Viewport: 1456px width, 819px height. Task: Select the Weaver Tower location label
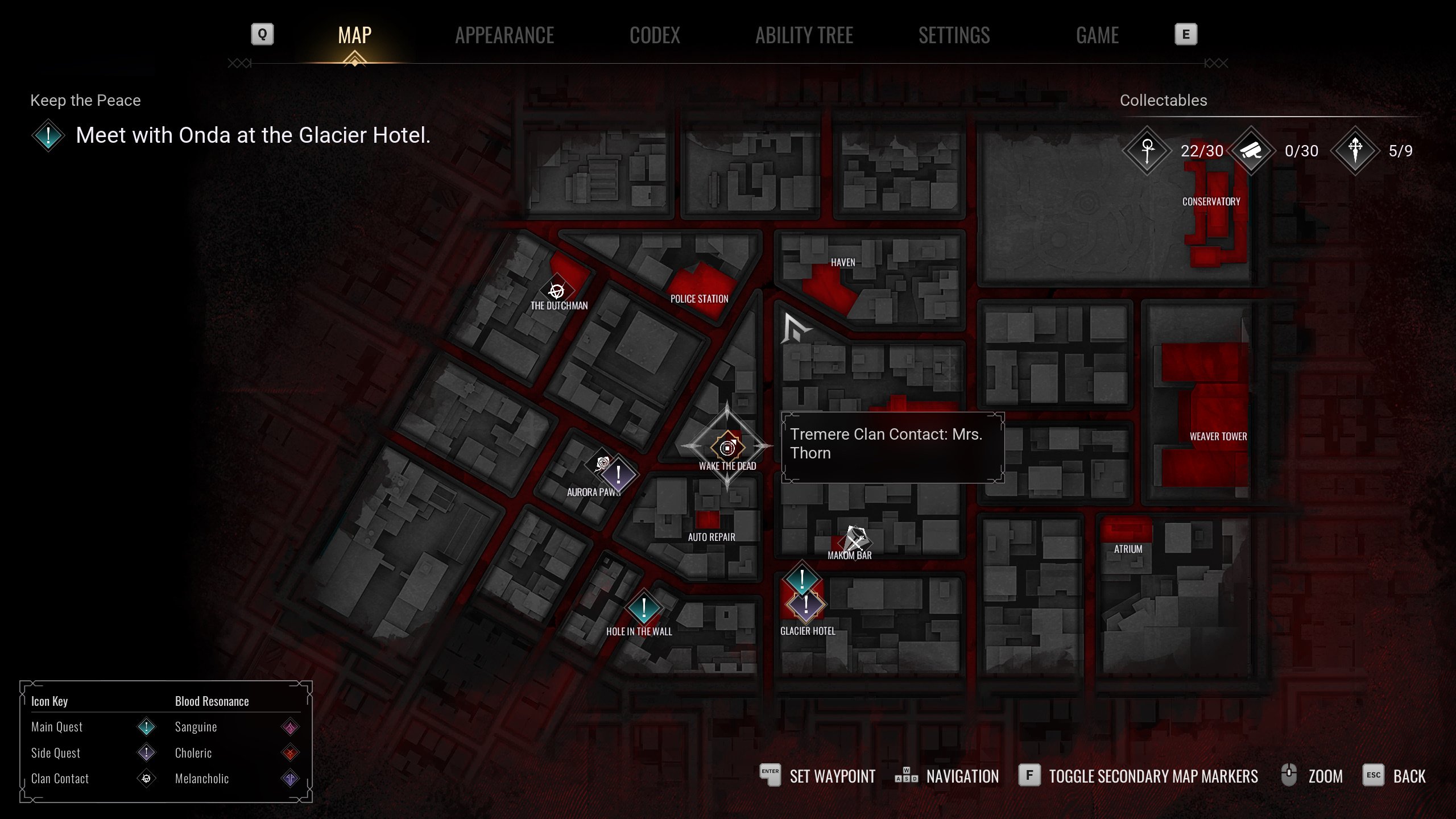point(1218,436)
